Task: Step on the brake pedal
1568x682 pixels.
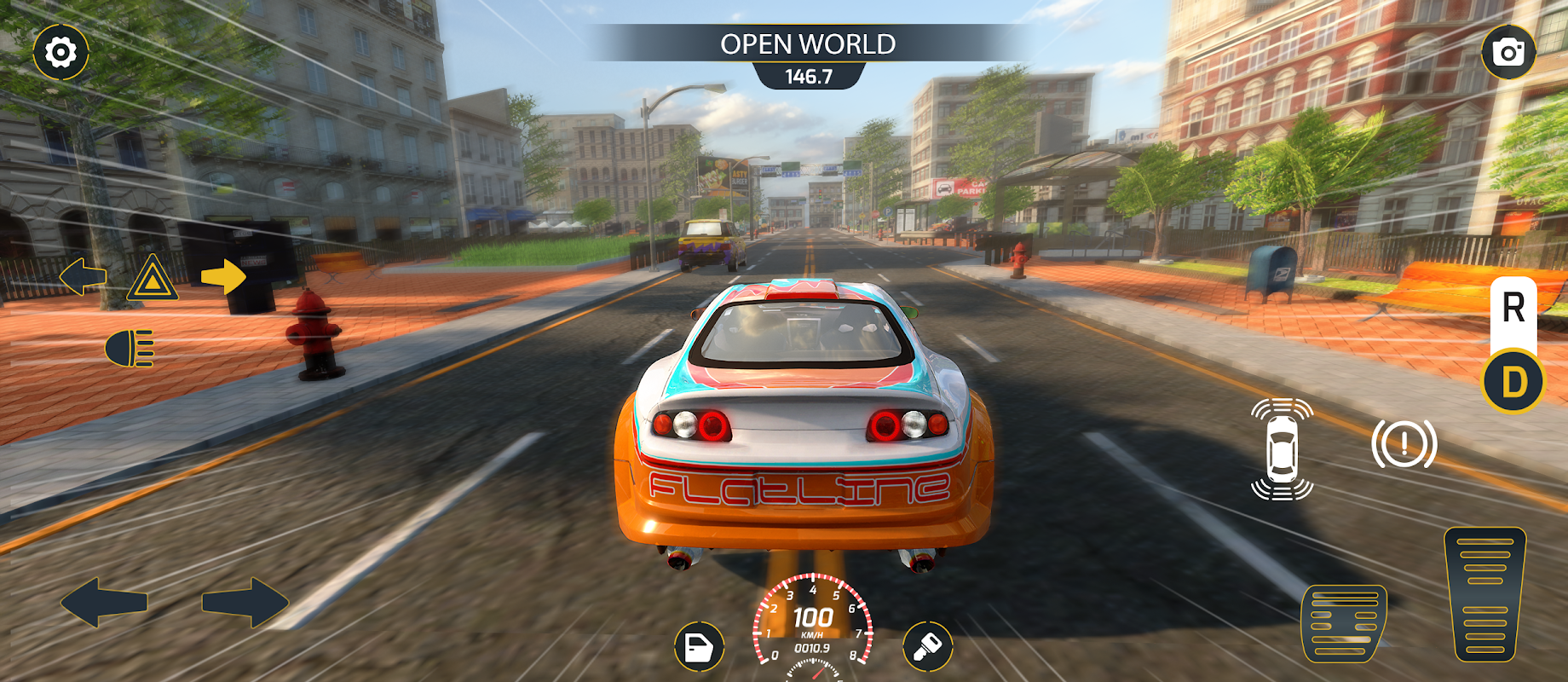Action: click(1345, 623)
